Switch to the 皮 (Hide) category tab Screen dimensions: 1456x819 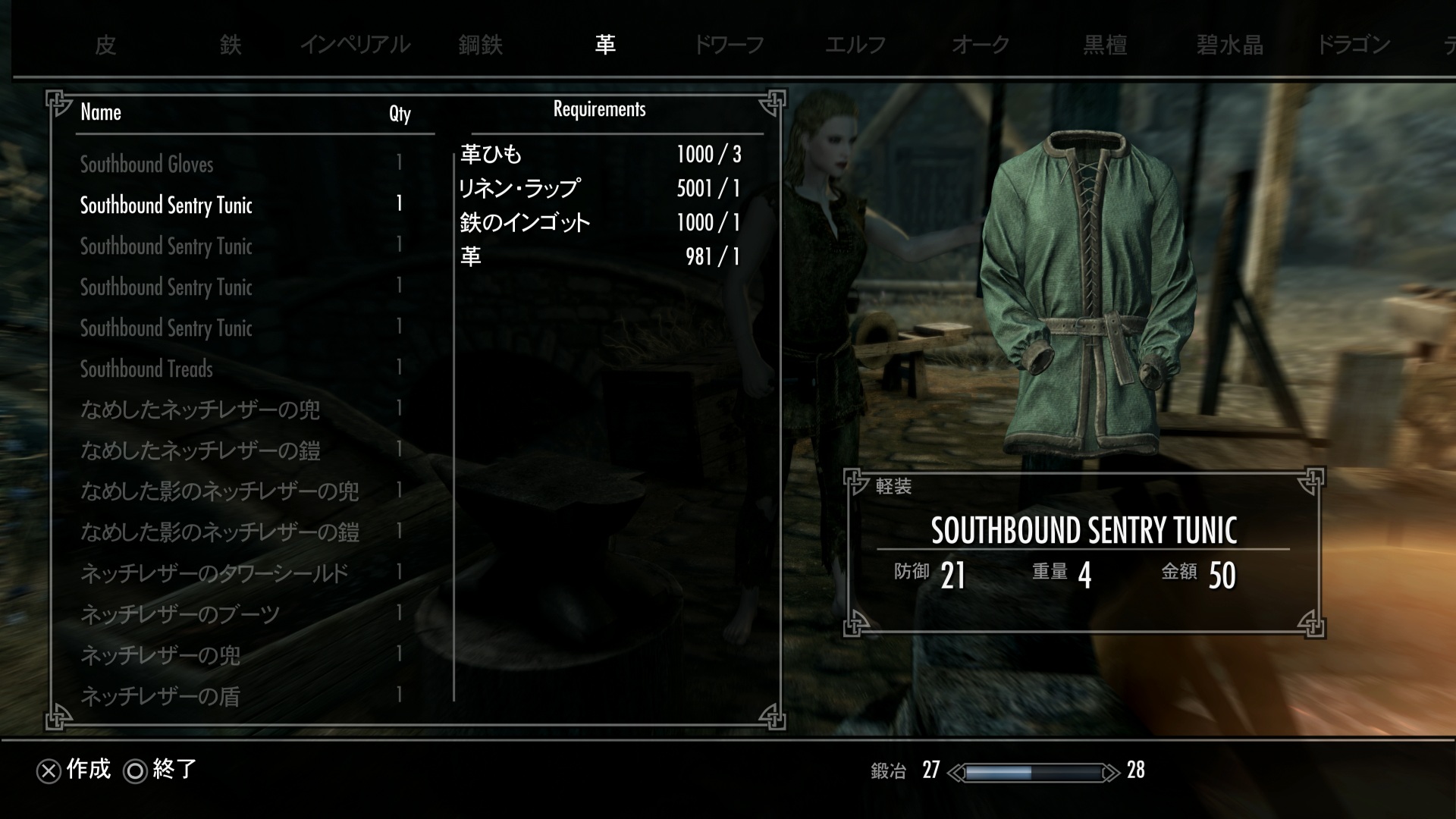(105, 45)
